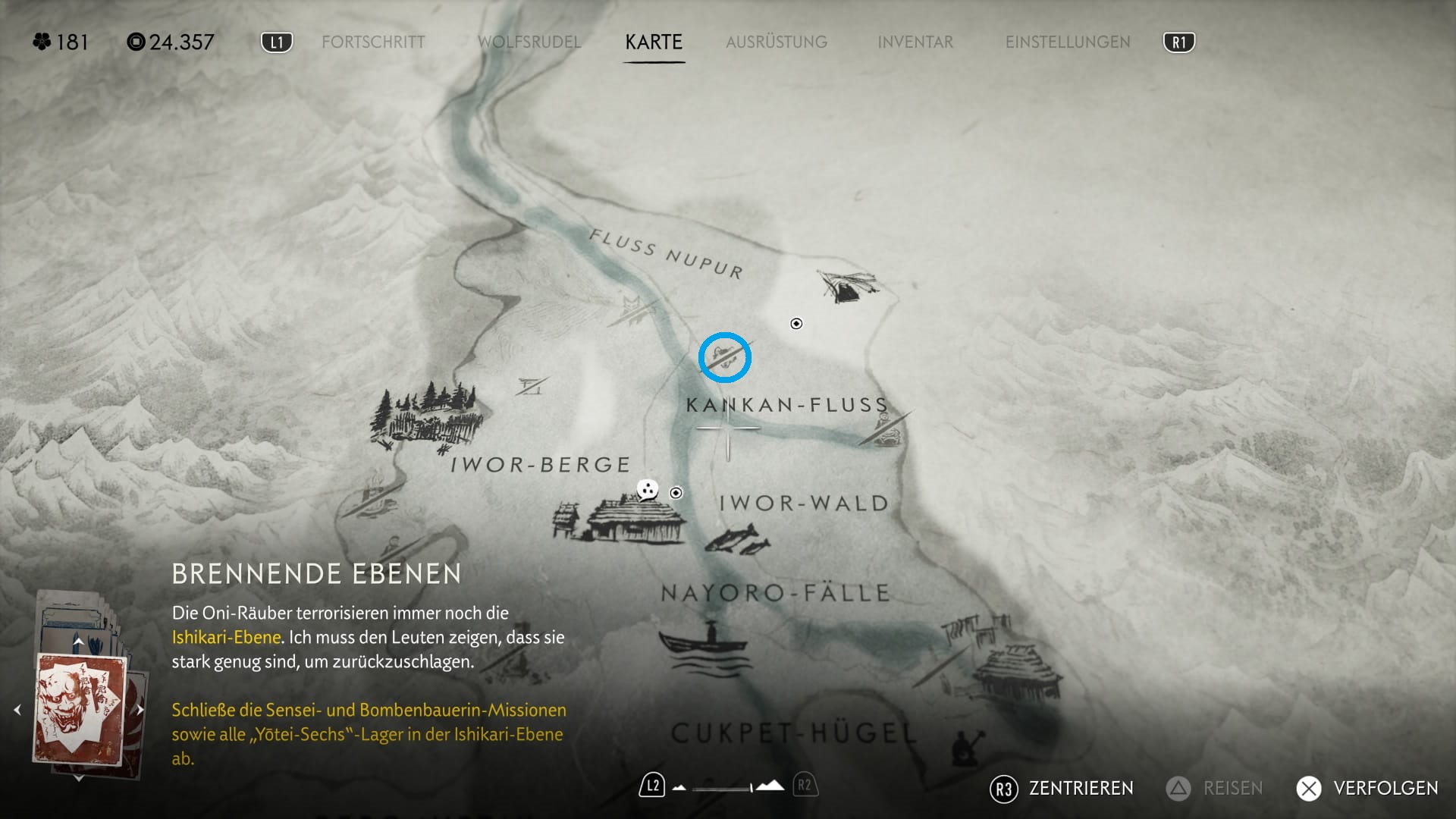
Task: Open the Einstellungen tab
Action: pos(1068,42)
